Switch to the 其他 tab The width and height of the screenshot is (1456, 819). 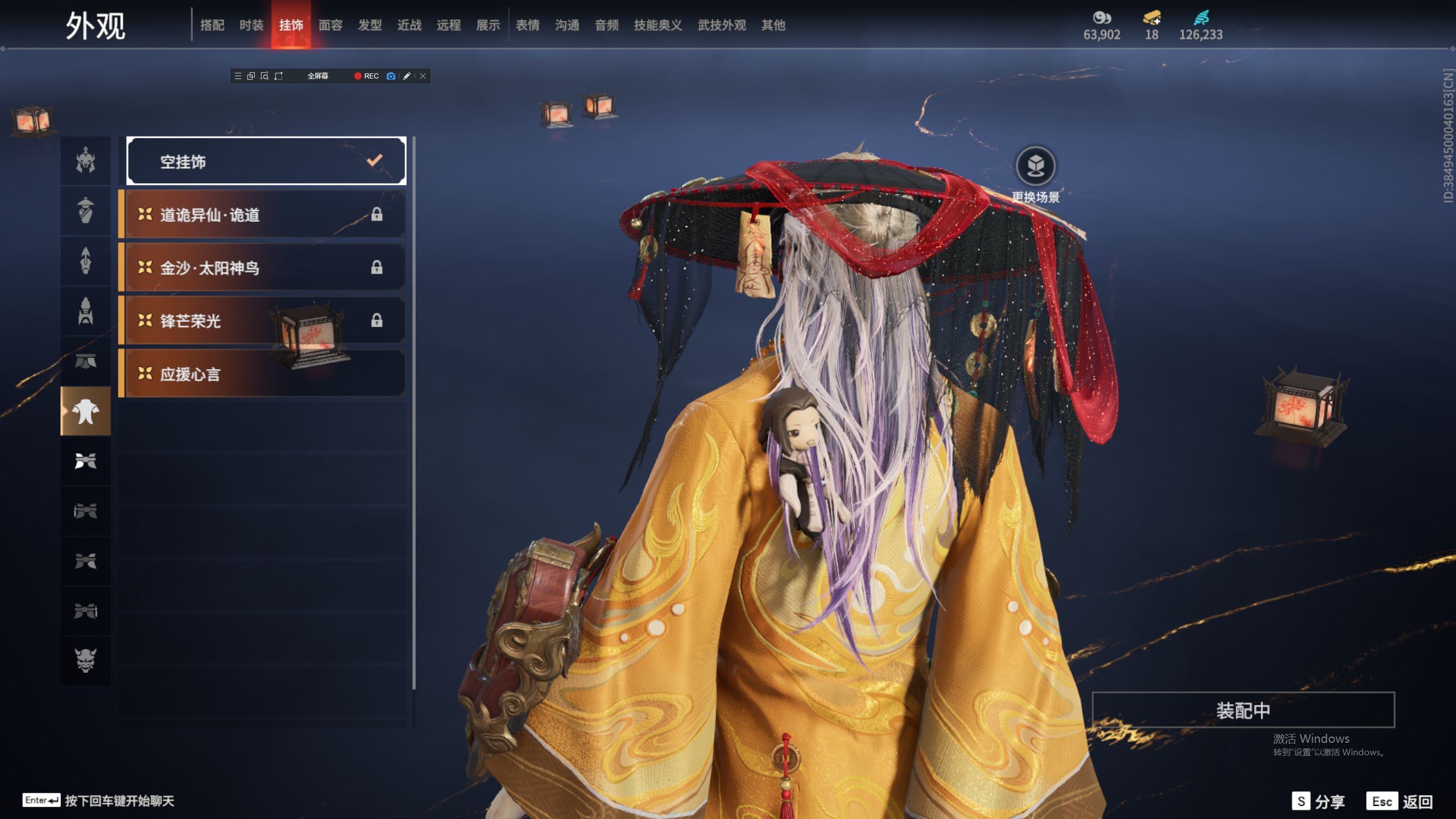tap(773, 25)
